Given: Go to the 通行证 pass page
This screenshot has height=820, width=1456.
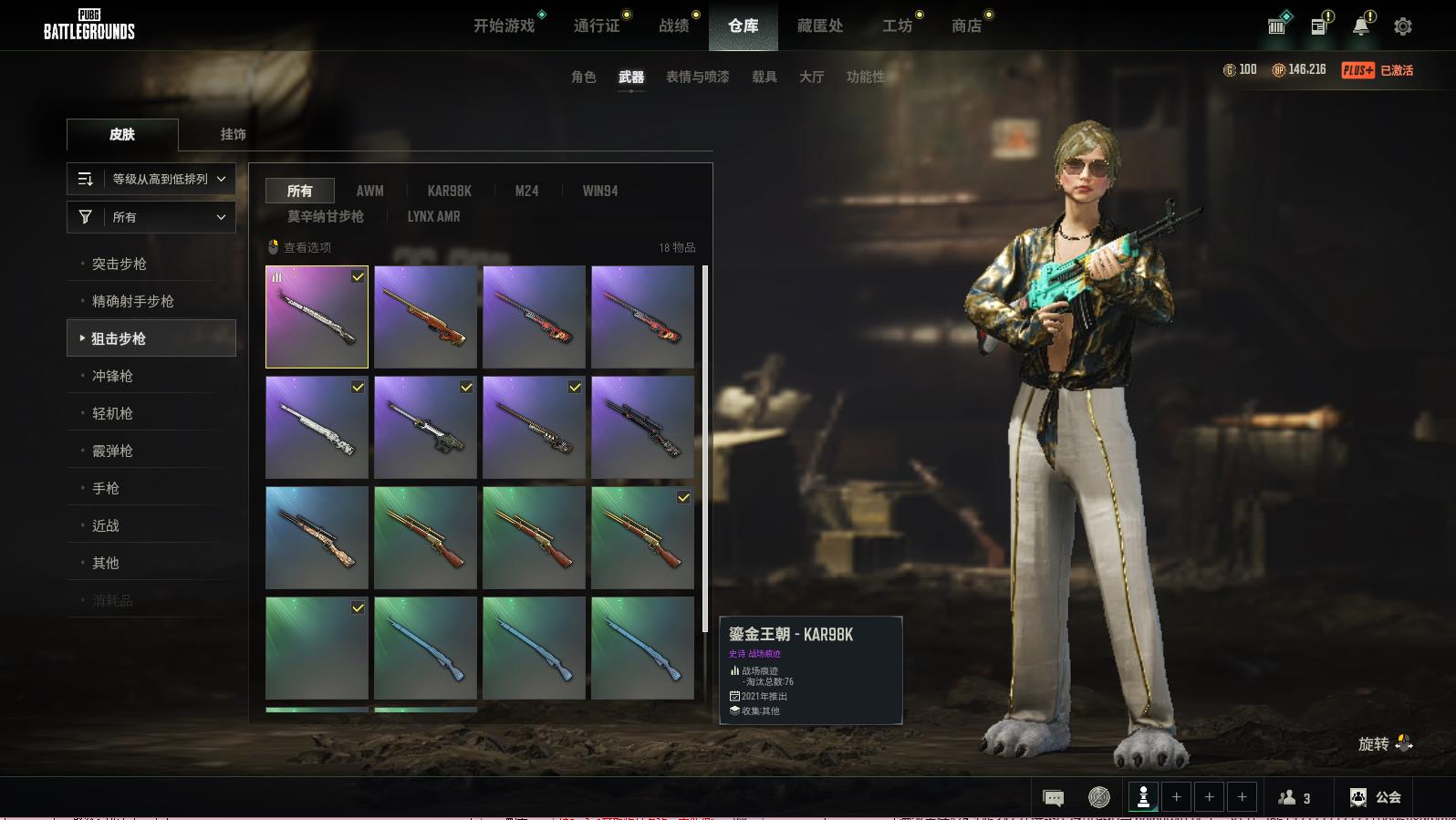Looking at the screenshot, I should [x=597, y=26].
